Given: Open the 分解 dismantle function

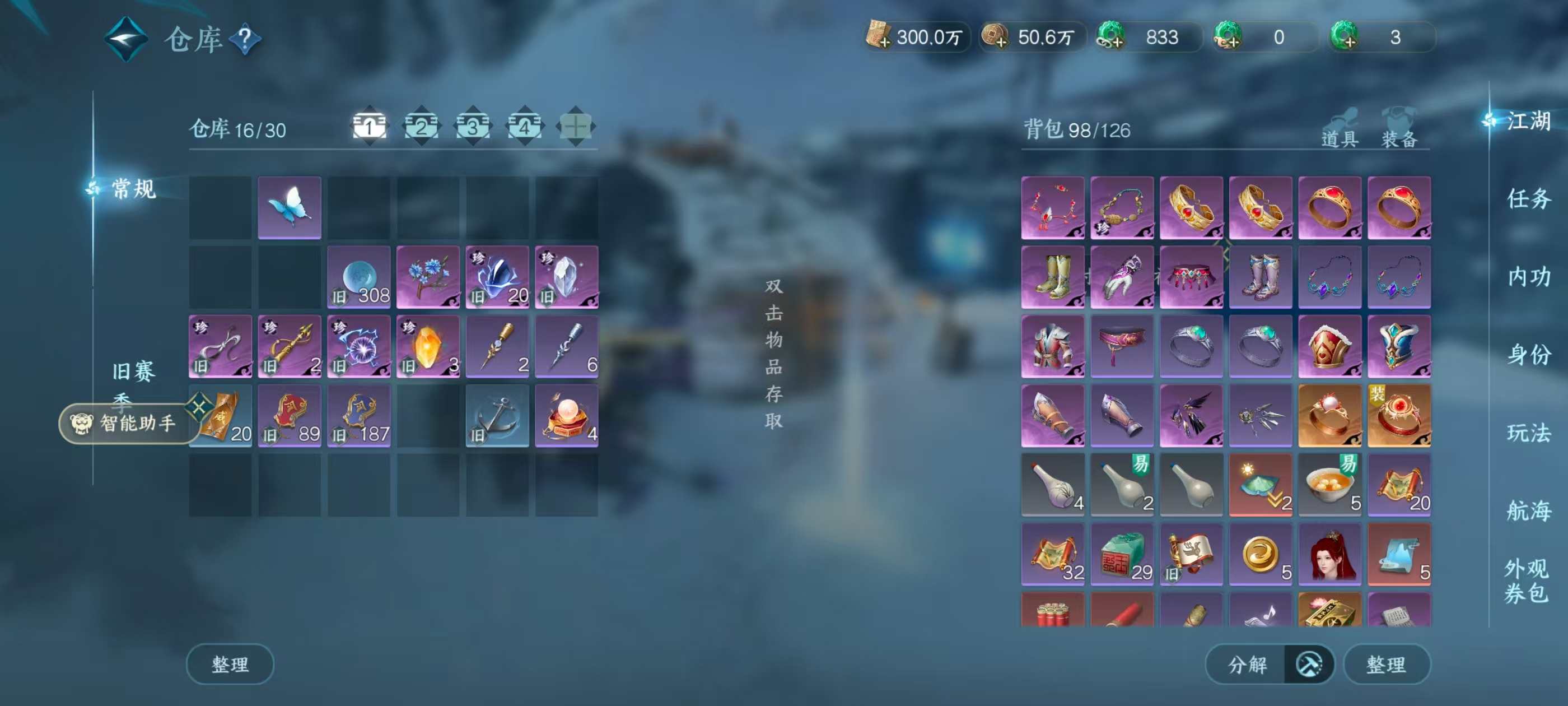Looking at the screenshot, I should (1247, 663).
